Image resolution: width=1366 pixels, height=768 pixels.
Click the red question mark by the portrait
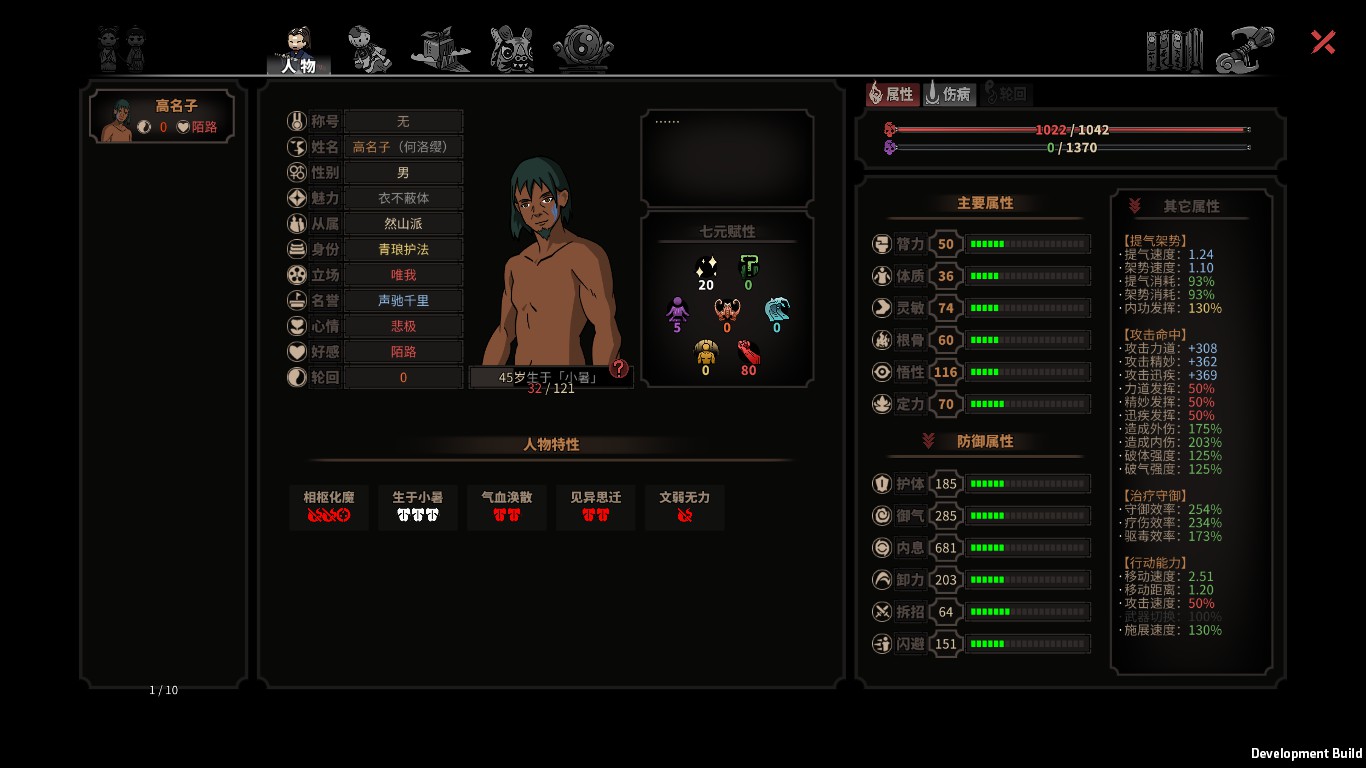619,368
